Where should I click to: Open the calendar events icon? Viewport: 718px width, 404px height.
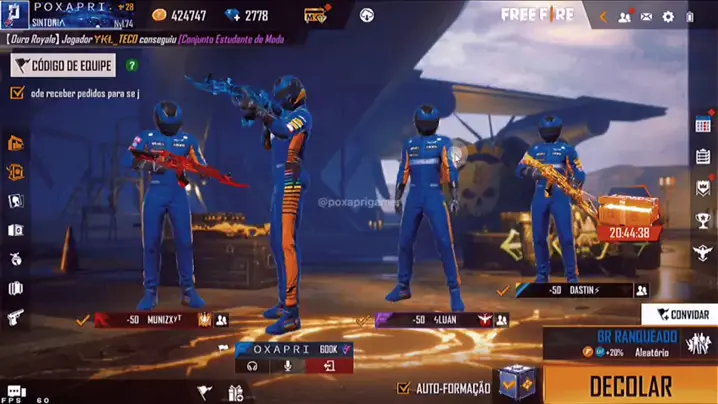click(x=703, y=125)
